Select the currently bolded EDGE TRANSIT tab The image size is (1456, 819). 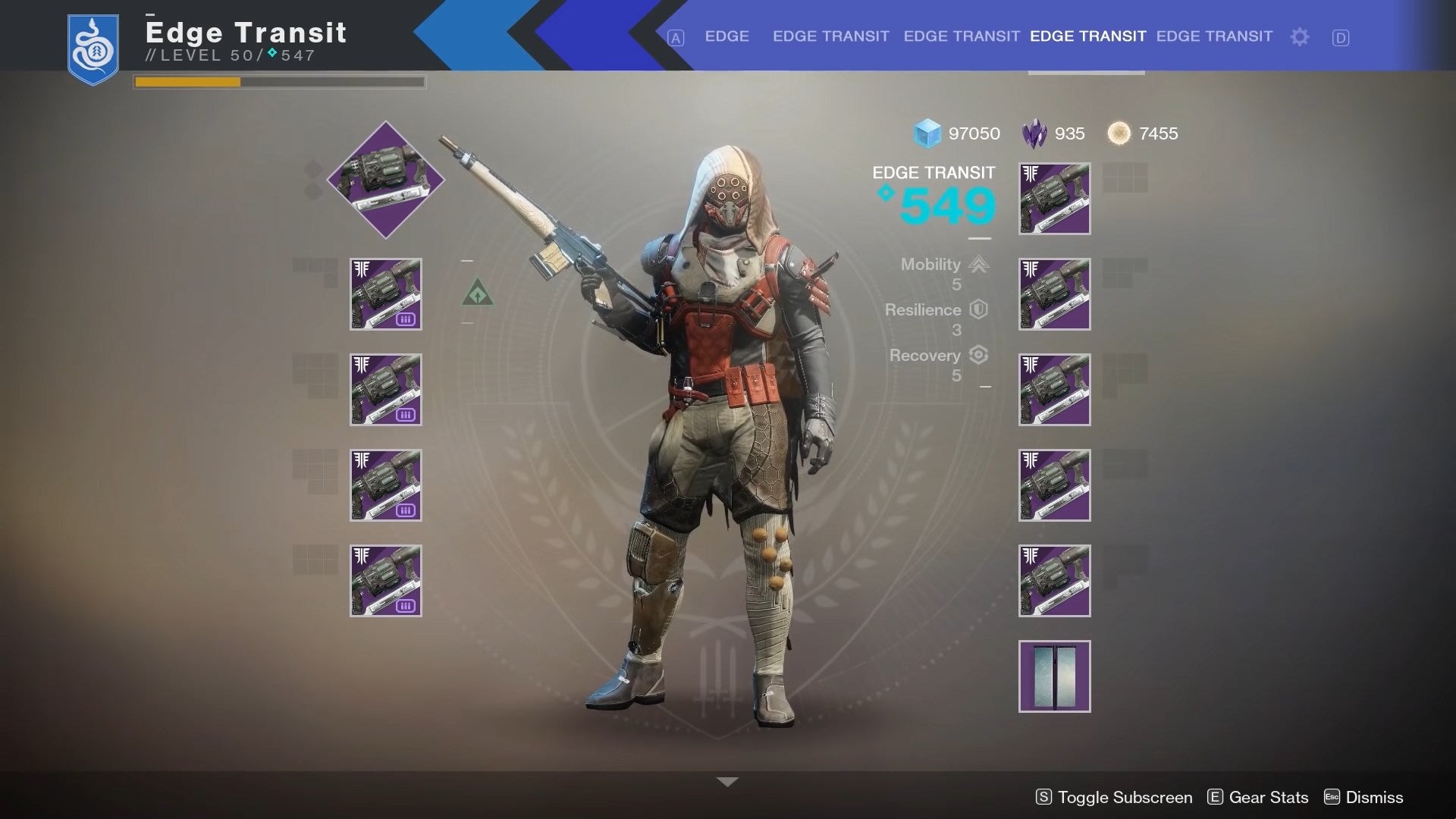coord(1087,36)
